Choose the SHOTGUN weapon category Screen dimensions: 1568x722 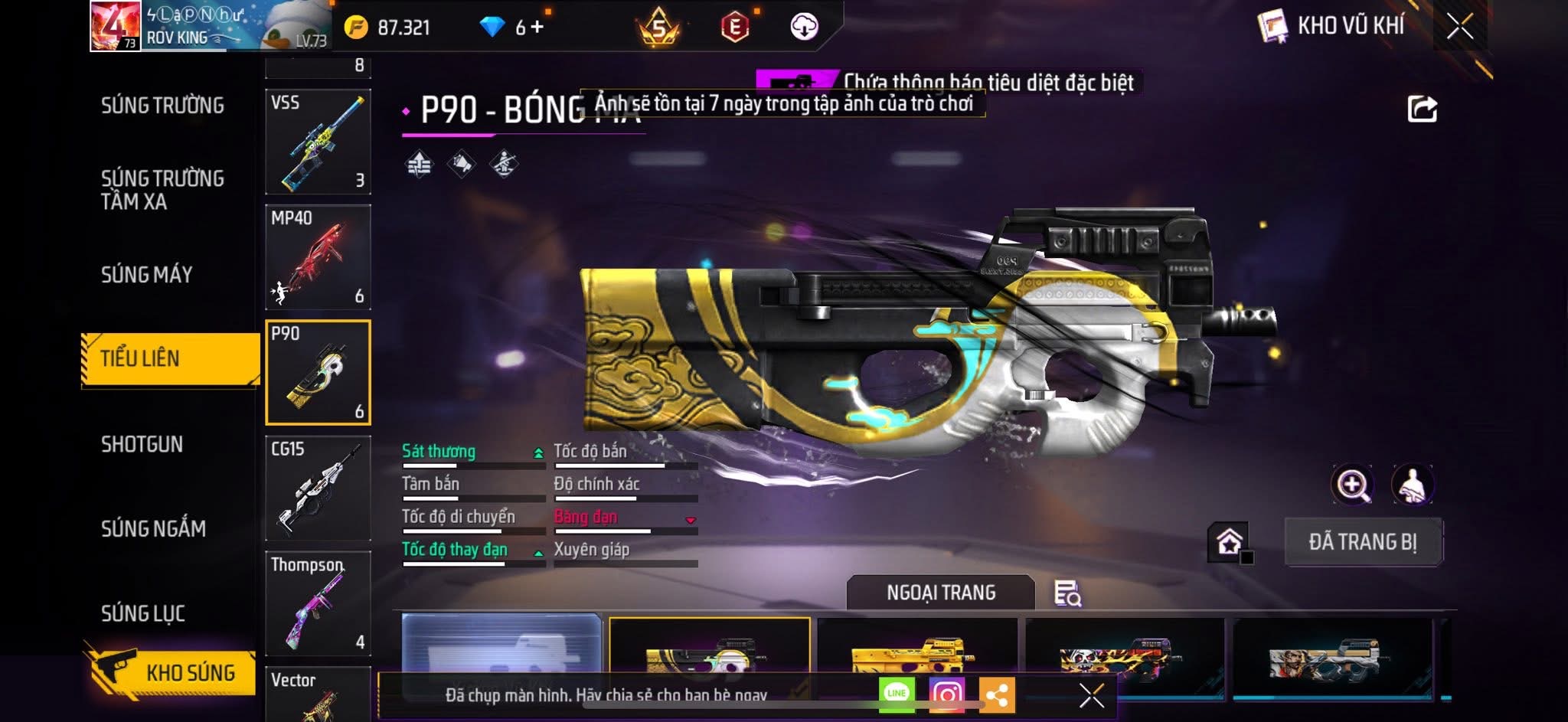click(142, 444)
